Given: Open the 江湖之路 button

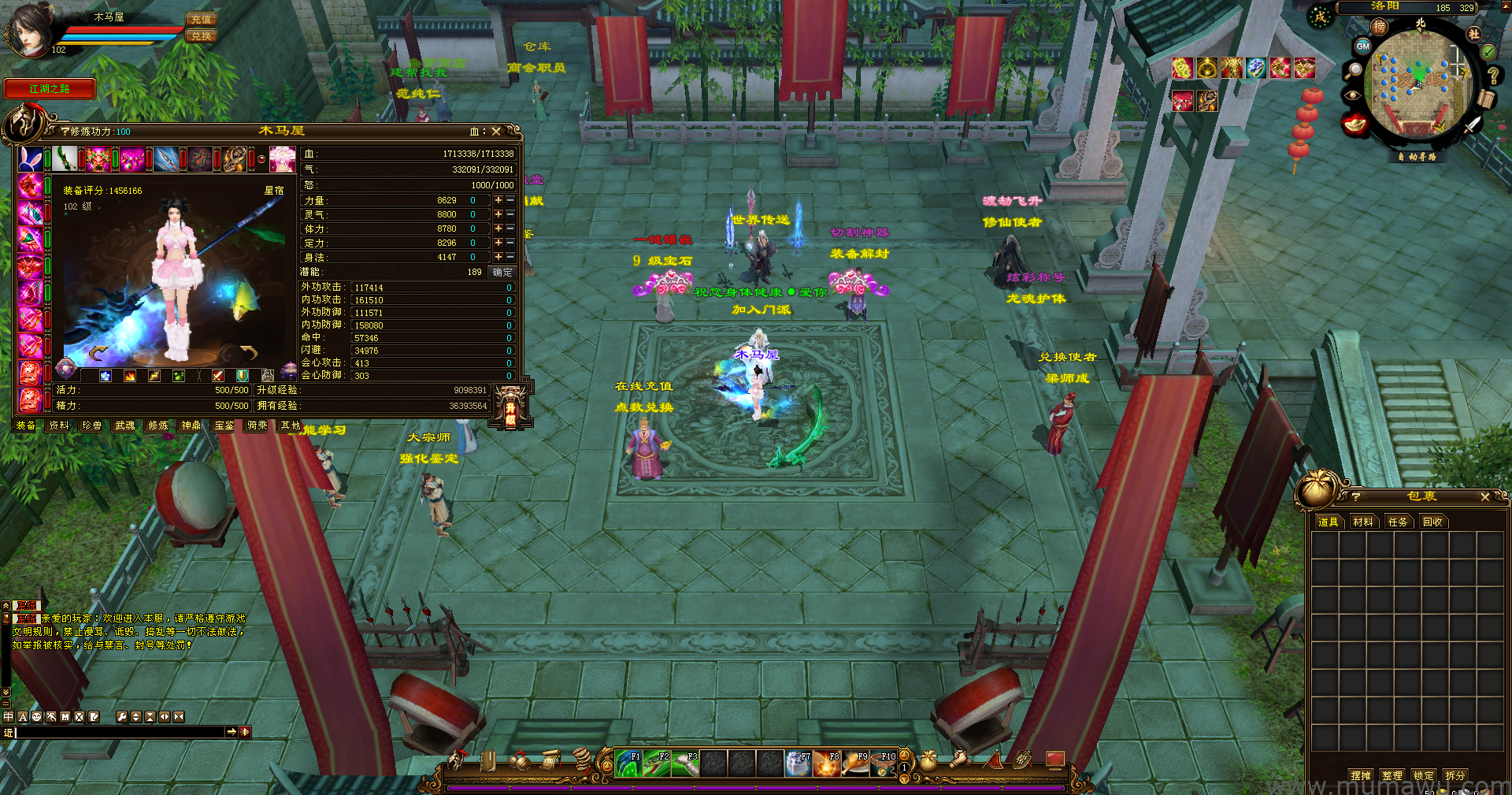Looking at the screenshot, I should [50, 89].
